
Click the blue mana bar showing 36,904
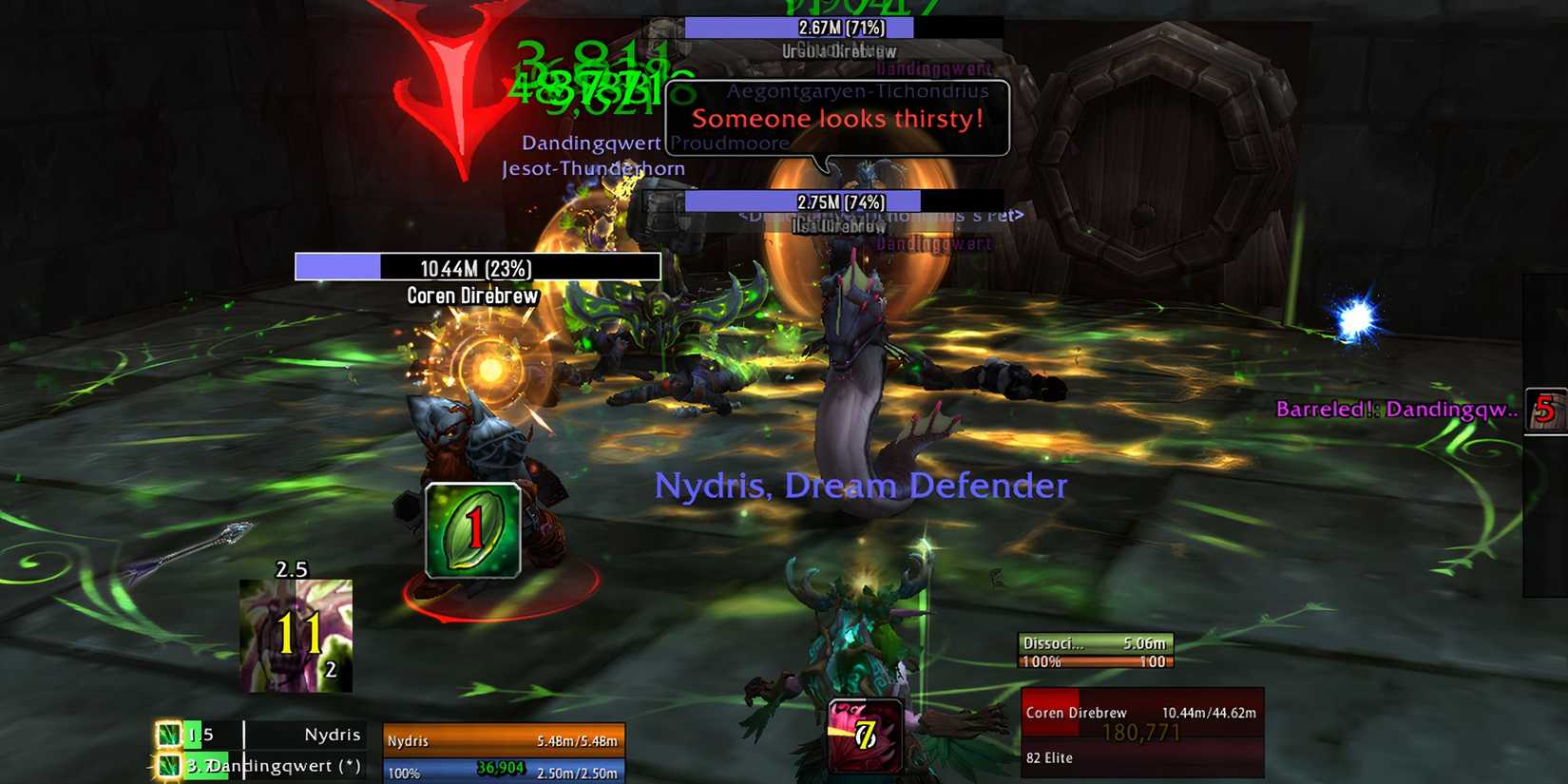click(x=502, y=772)
